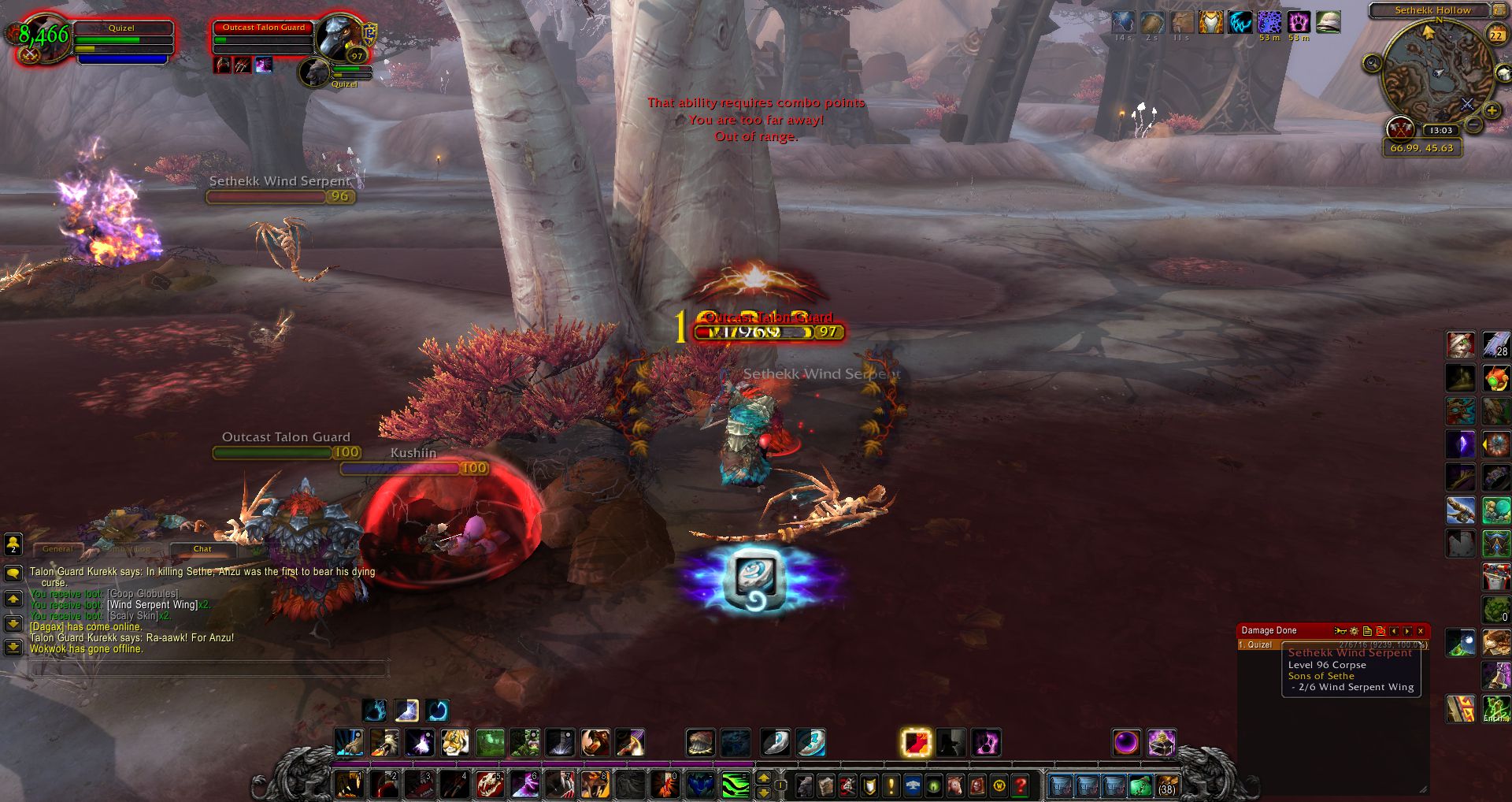This screenshot has width=1512, height=802.
Task: Use the white skull ability in slot 5
Action: coord(488,785)
